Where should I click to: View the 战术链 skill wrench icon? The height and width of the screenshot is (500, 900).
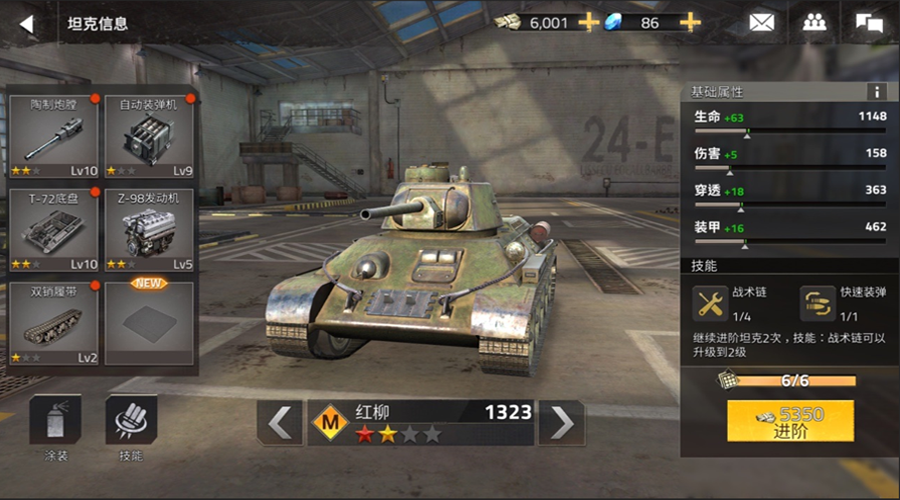pyautogui.click(x=711, y=303)
